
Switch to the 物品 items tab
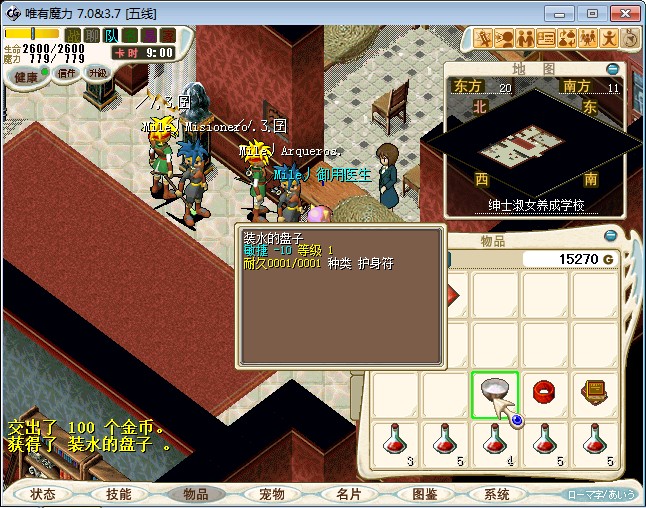(195, 494)
